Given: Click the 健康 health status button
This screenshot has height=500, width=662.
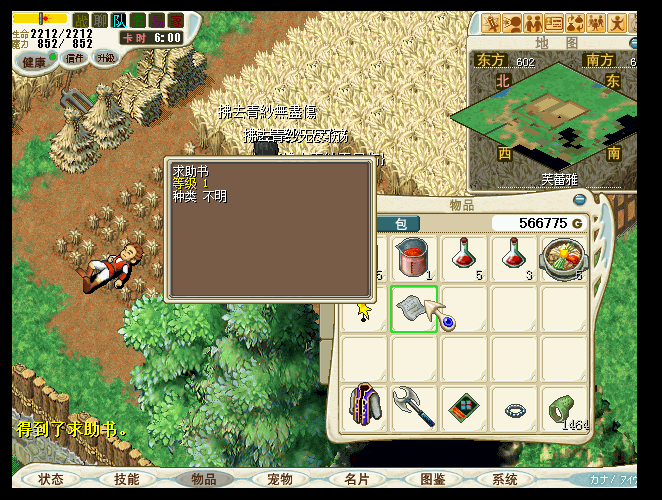Looking at the screenshot, I should coord(35,60).
